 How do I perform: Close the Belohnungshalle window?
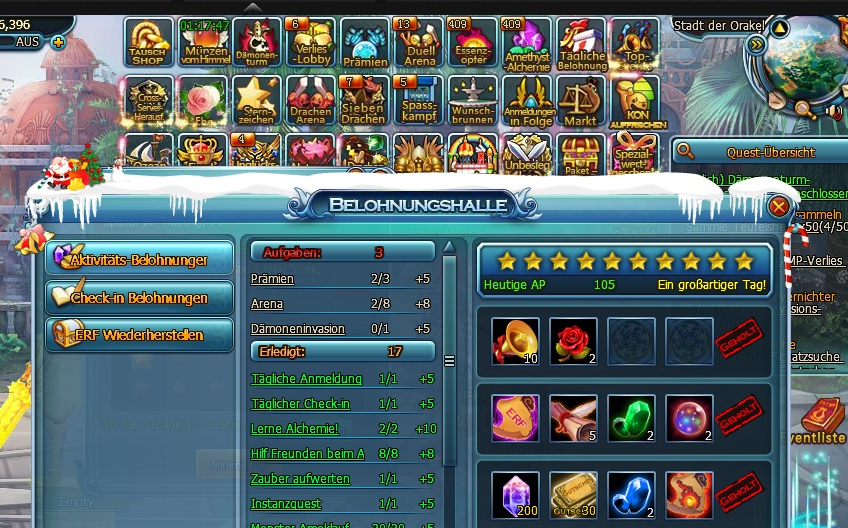pos(779,207)
